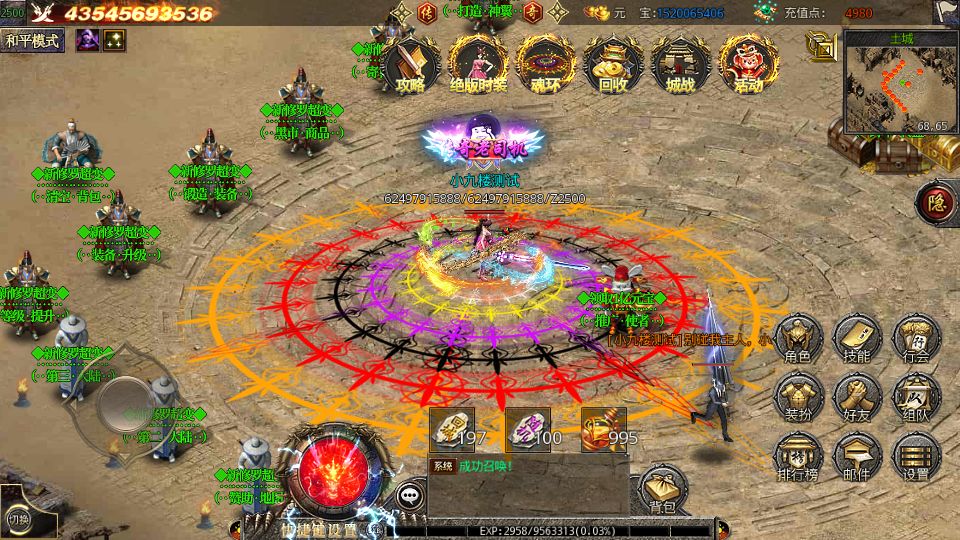The image size is (960, 540).
Task: Open the 绝版时装 fashion shop
Action: (477, 63)
